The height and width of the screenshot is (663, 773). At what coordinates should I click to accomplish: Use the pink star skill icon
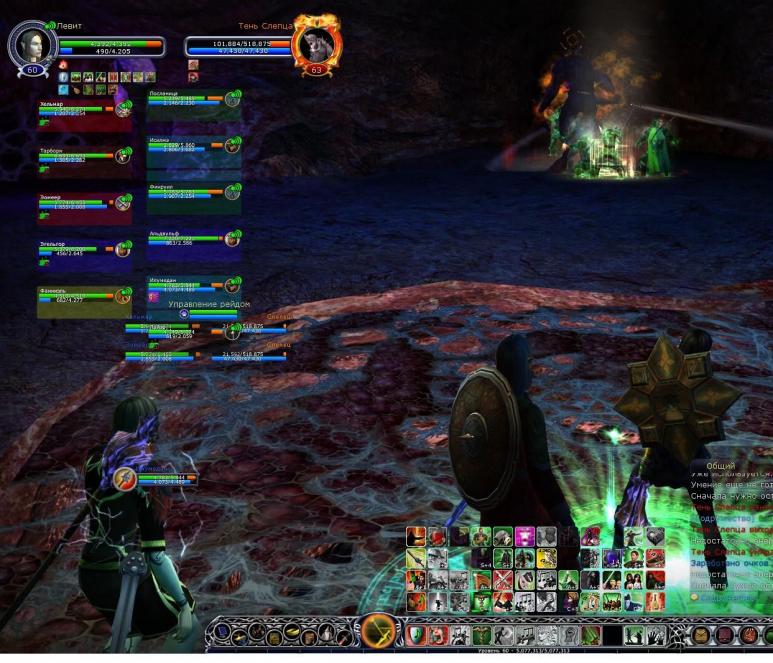[x=524, y=537]
